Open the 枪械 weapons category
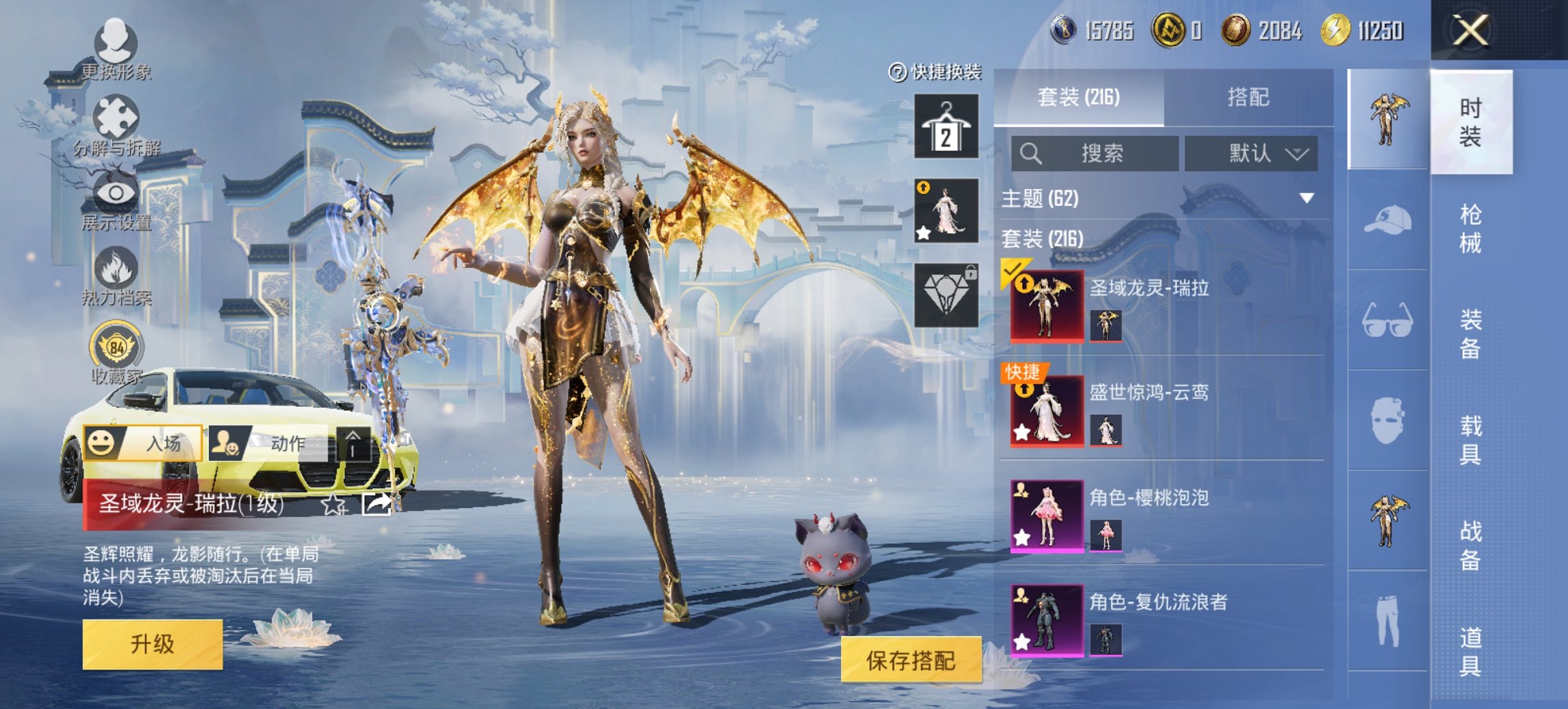This screenshot has height=709, width=1568. point(1470,228)
